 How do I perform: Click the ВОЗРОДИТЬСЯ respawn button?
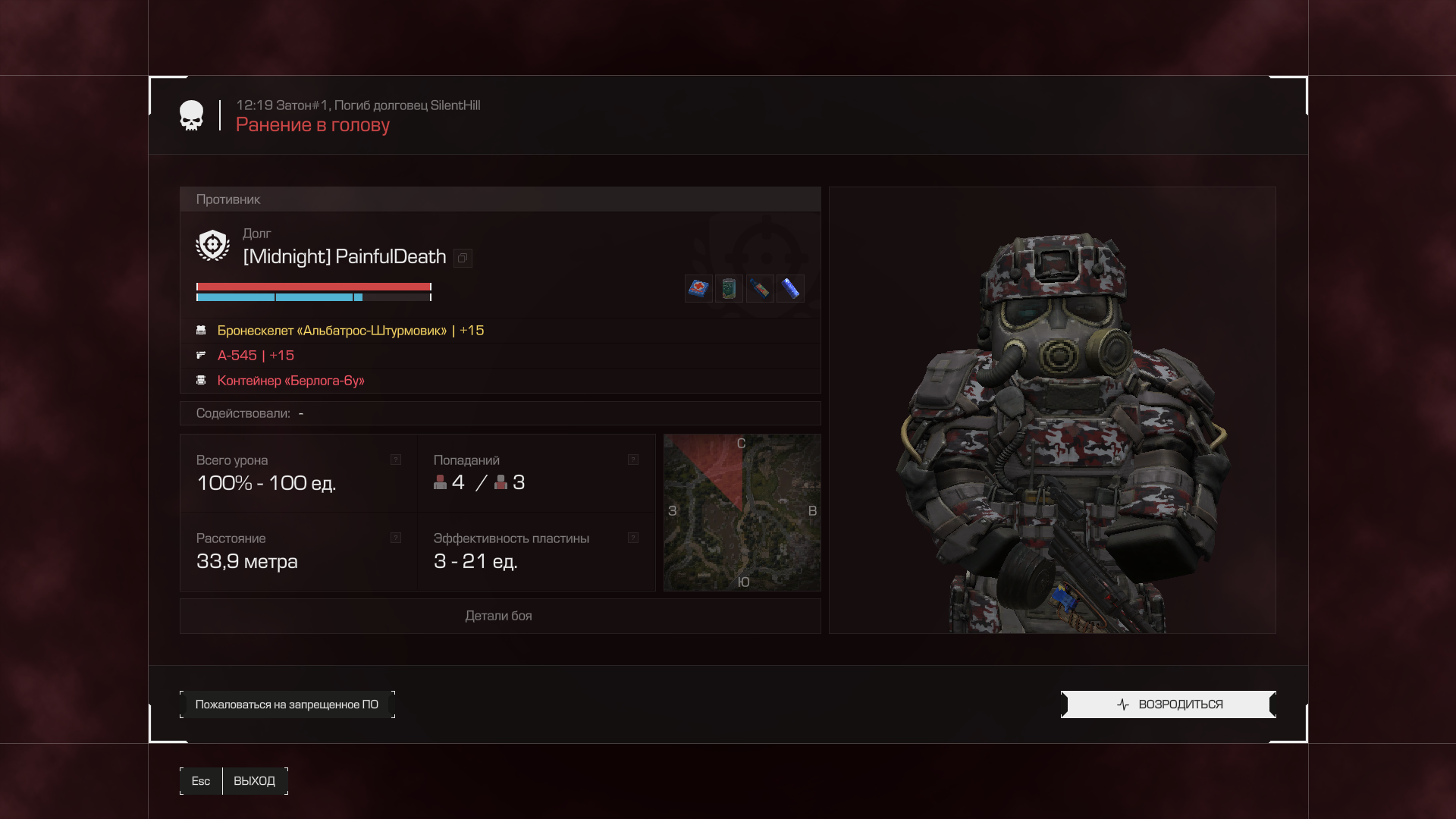point(1169,704)
